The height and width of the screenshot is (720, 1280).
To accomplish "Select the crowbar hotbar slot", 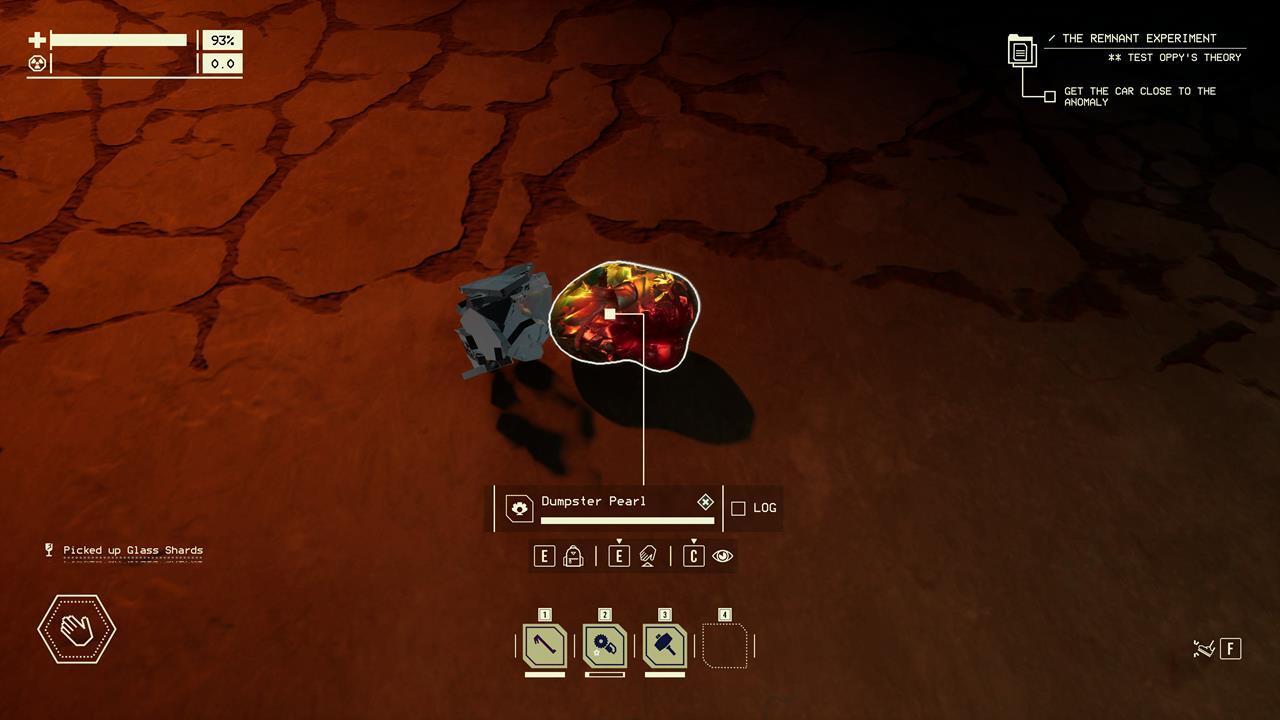I will (x=545, y=646).
